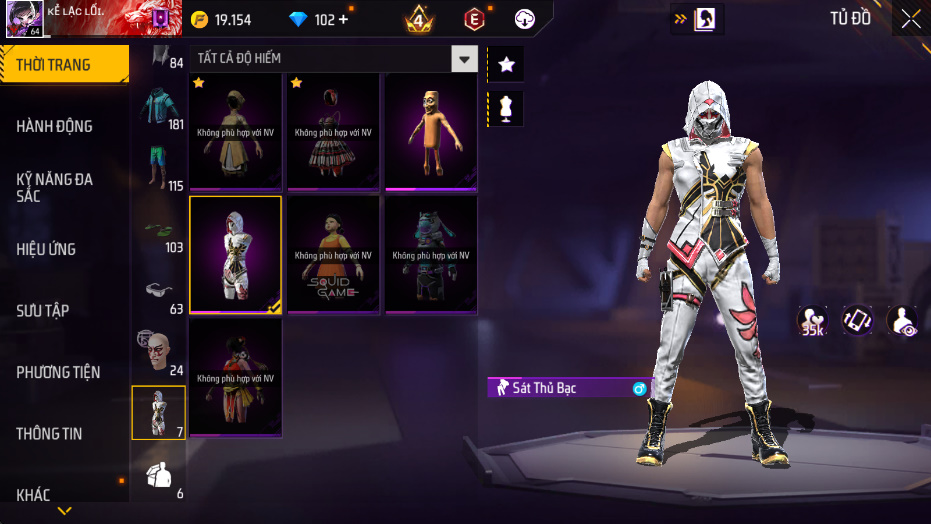Go to the Hiệu Ứng tab
Screen dimensions: 931x524
click(x=46, y=249)
